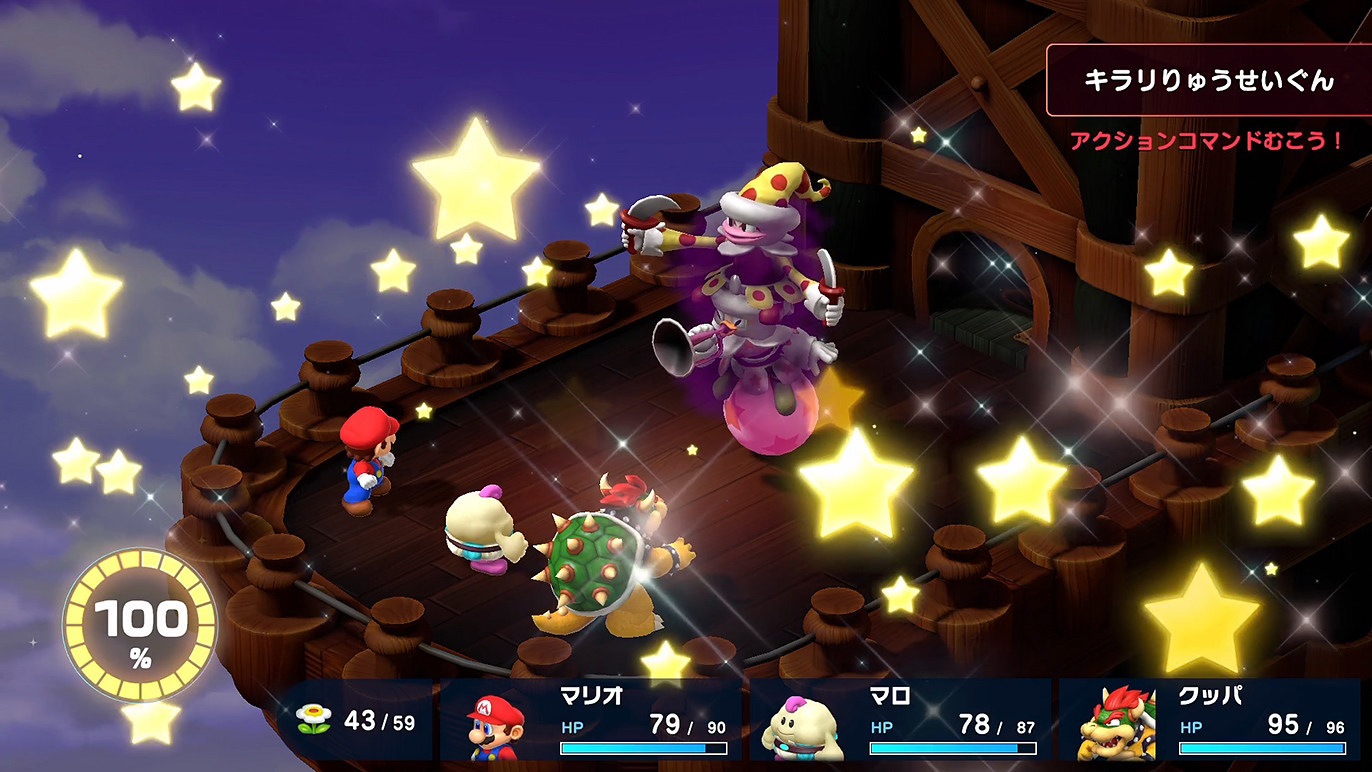1372x772 pixels.
Task: Activate the 100% action gauge
Action: tap(140, 625)
